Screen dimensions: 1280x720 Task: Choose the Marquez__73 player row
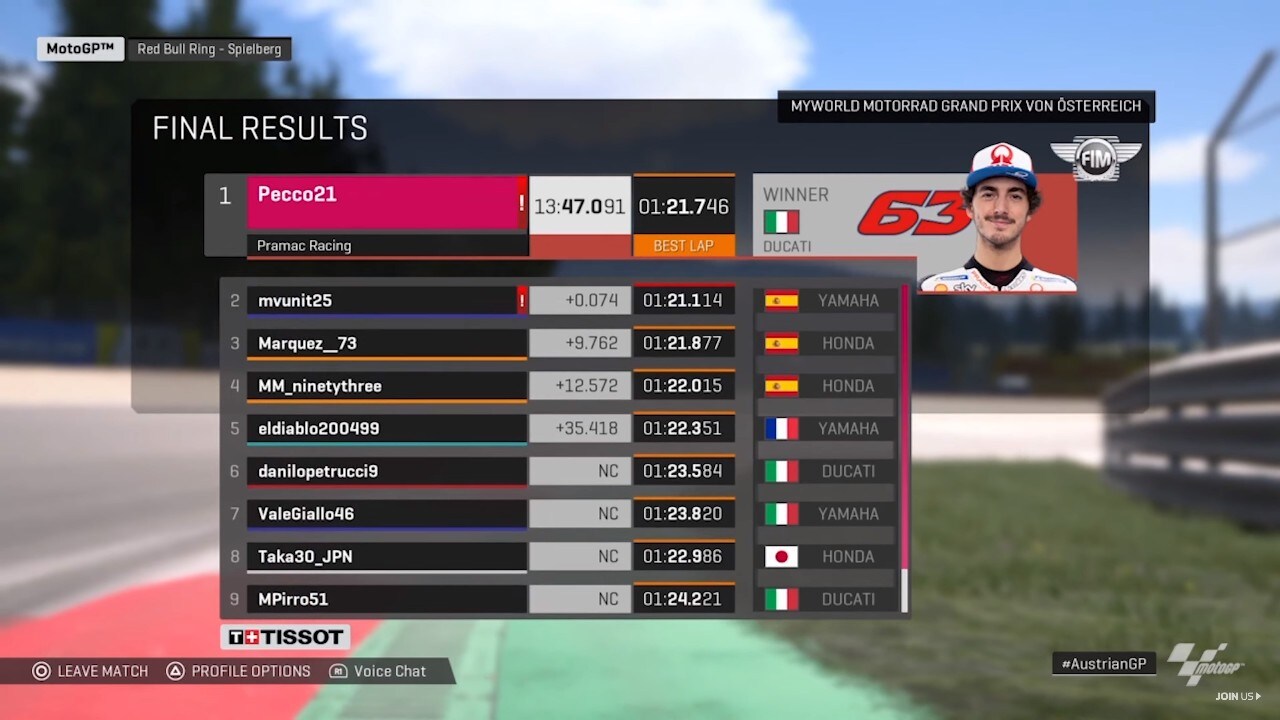[x=386, y=343]
